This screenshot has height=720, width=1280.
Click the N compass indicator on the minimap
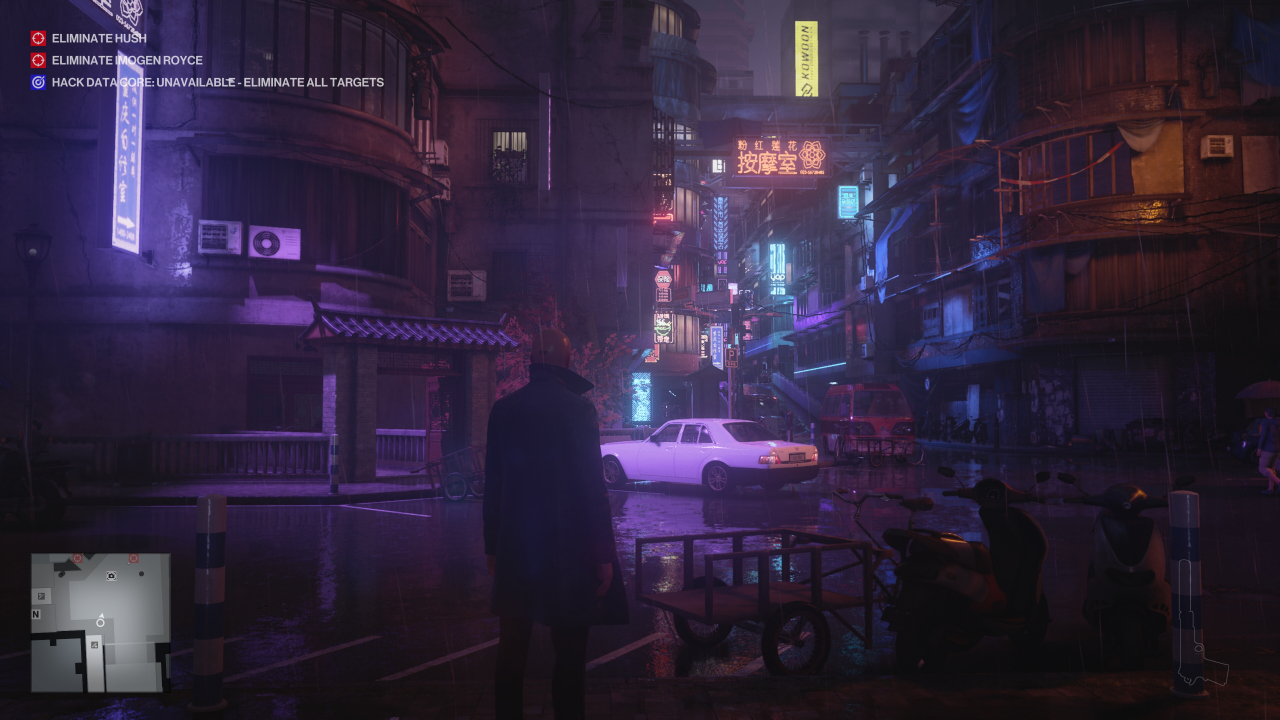pyautogui.click(x=36, y=614)
